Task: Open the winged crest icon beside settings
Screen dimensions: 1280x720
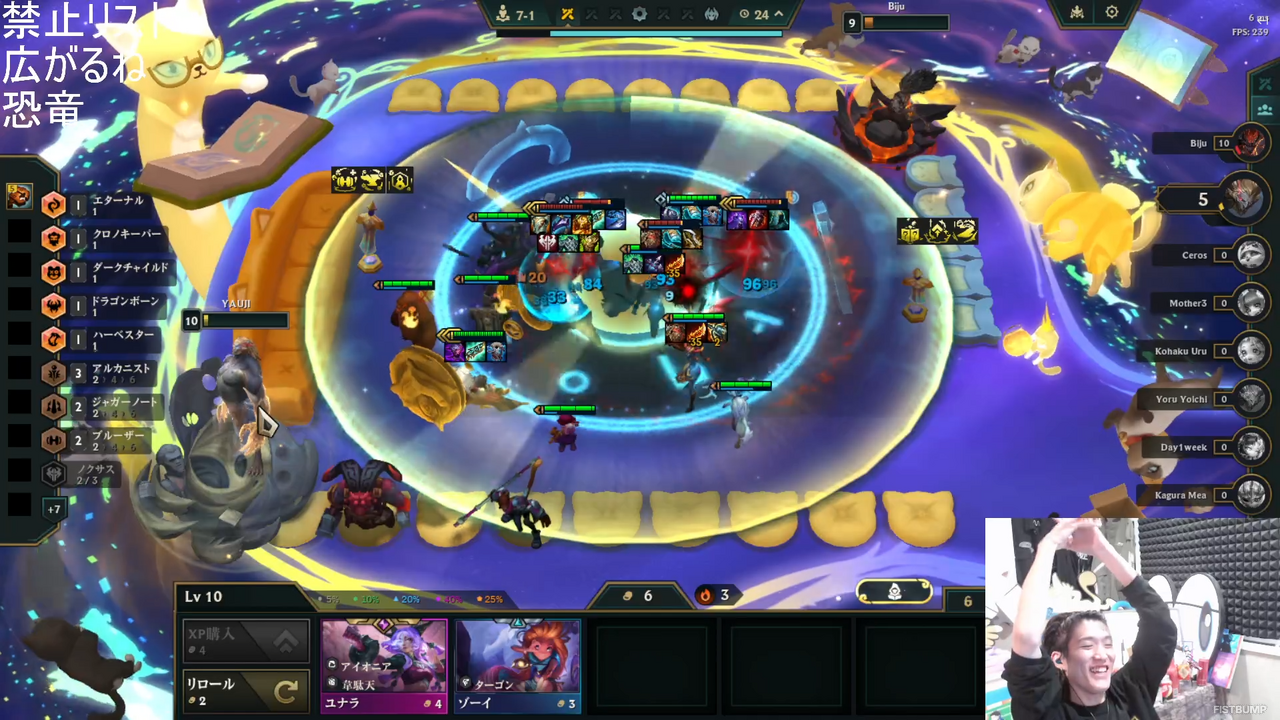Action: pos(1077,13)
